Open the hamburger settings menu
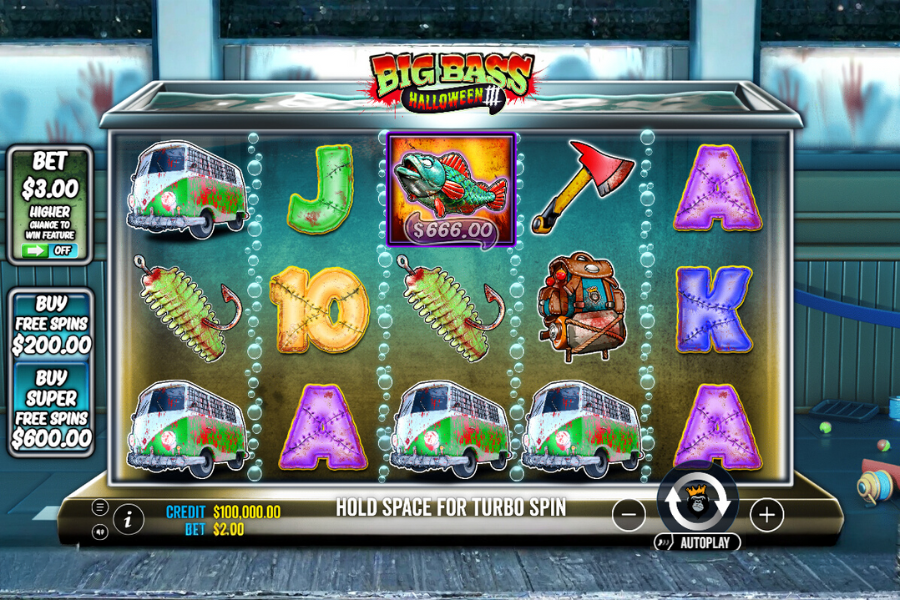900x600 pixels. pos(100,507)
